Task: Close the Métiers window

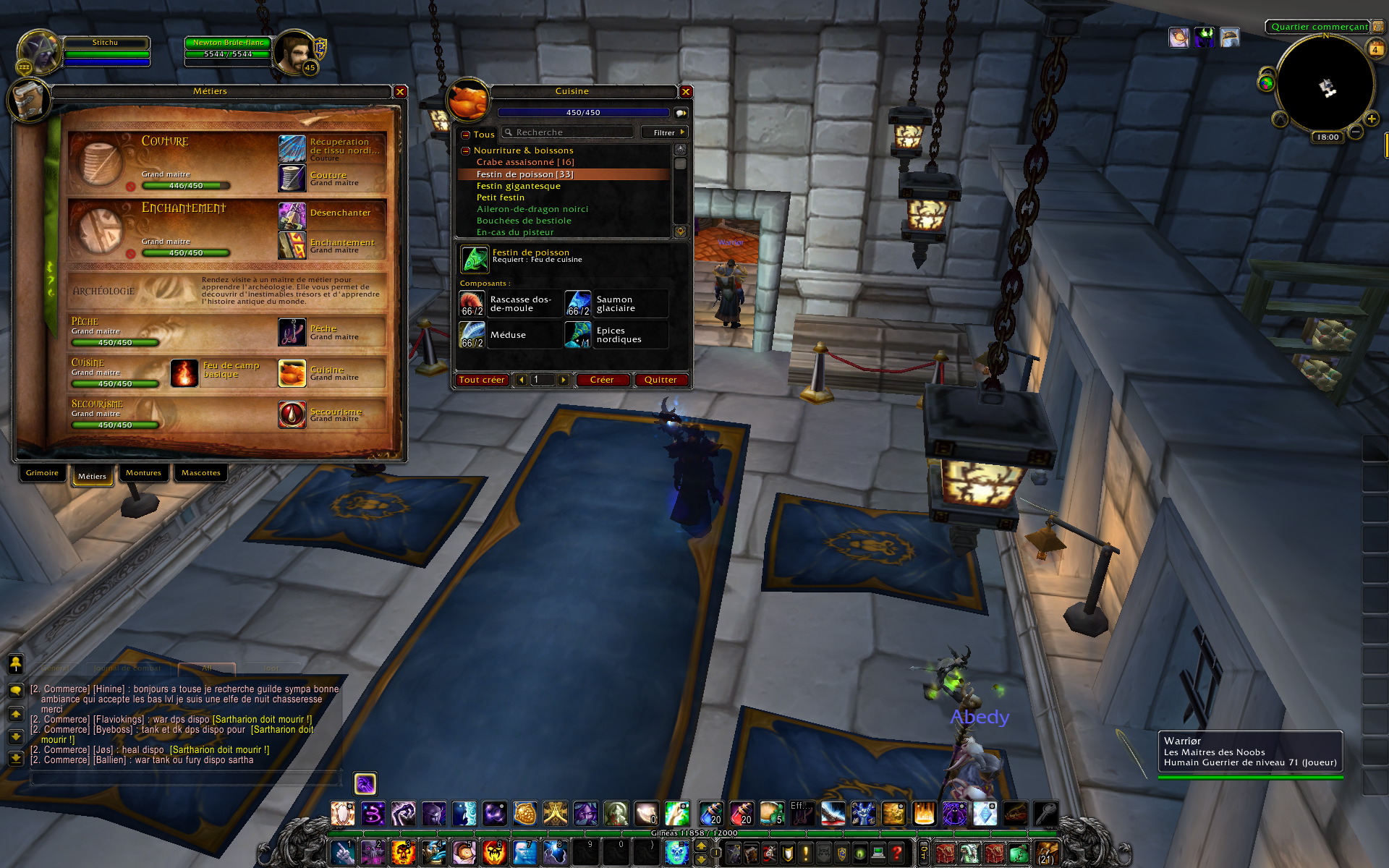Action: [x=400, y=92]
